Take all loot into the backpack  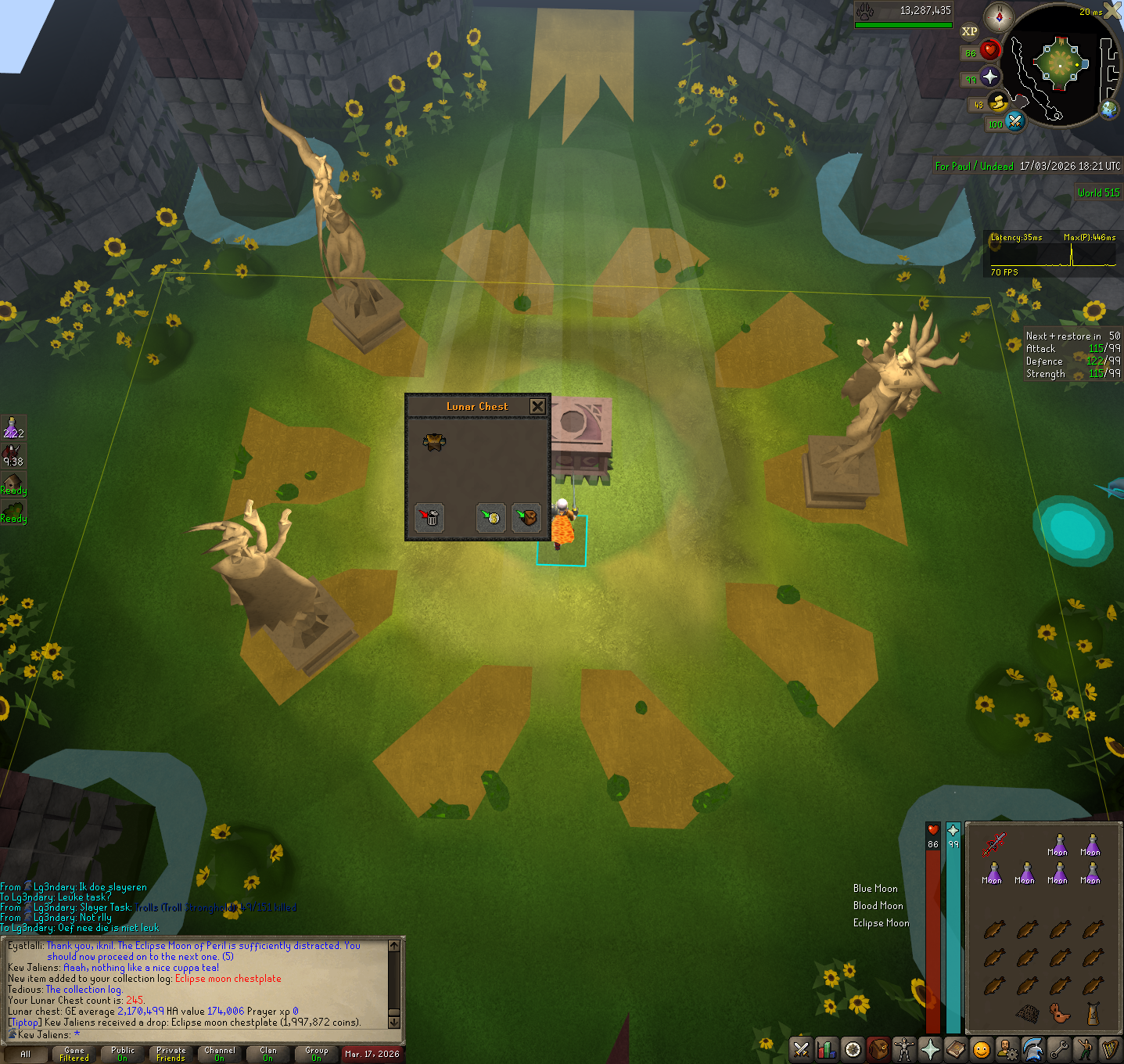(526, 517)
